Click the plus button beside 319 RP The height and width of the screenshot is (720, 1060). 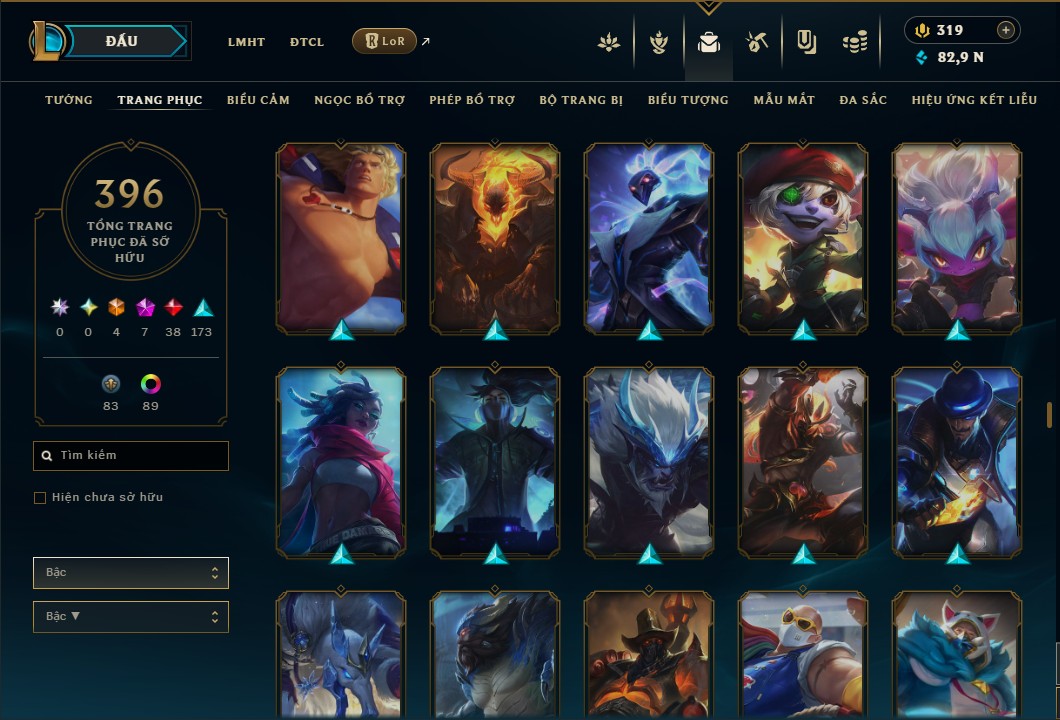1005,30
